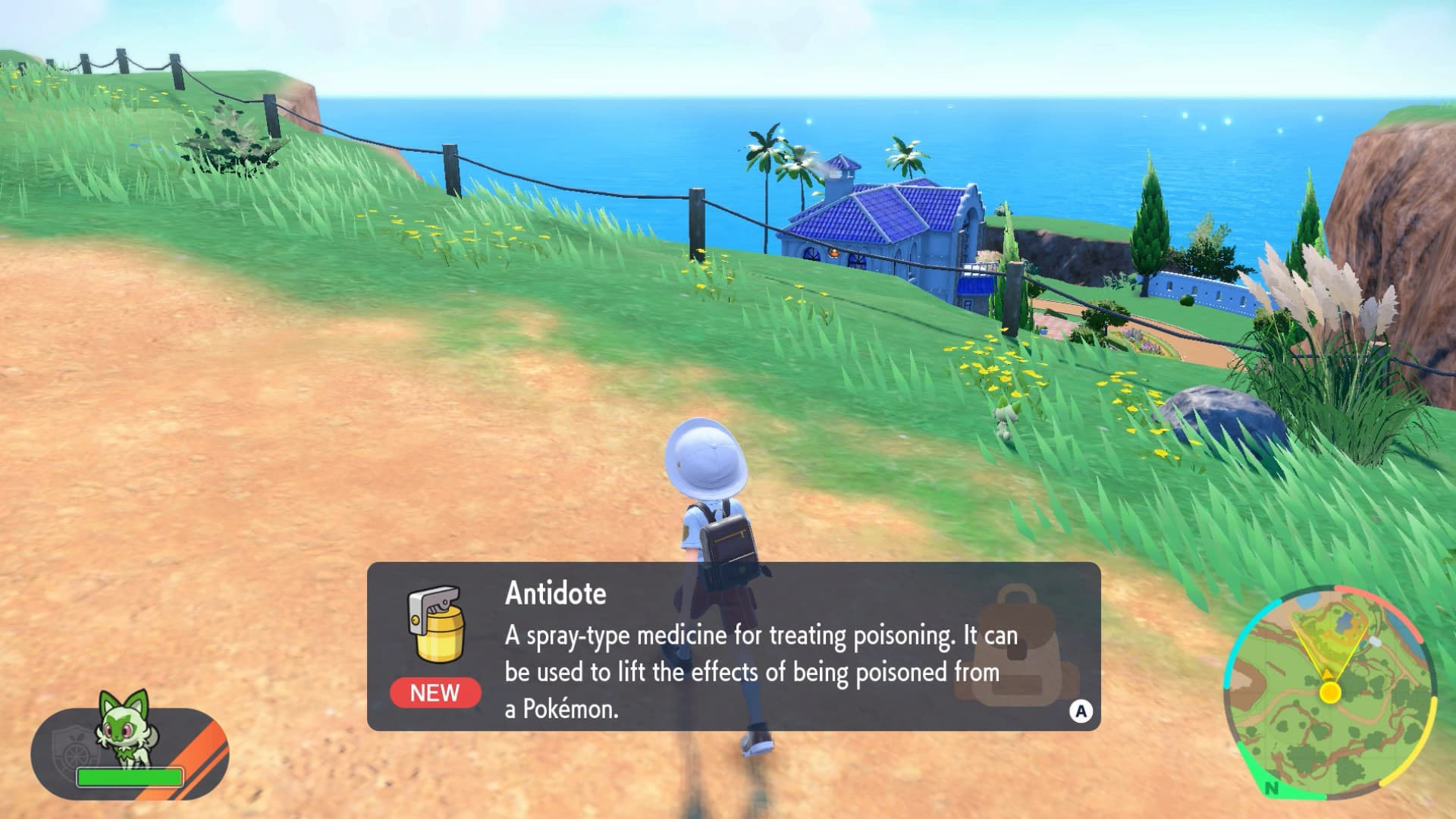Select the N compass indicator on the minimap
This screenshot has height=819, width=1456.
[x=1272, y=789]
